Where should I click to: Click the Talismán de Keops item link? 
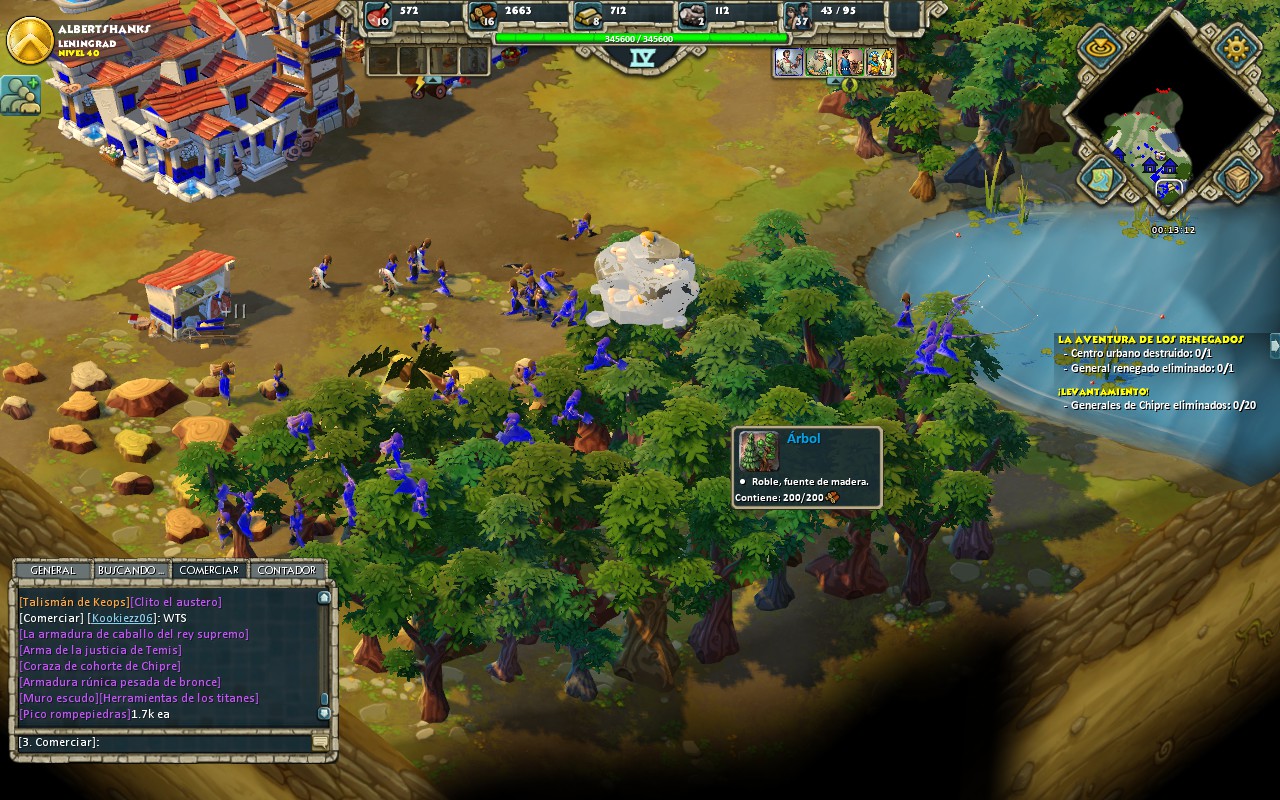74,602
